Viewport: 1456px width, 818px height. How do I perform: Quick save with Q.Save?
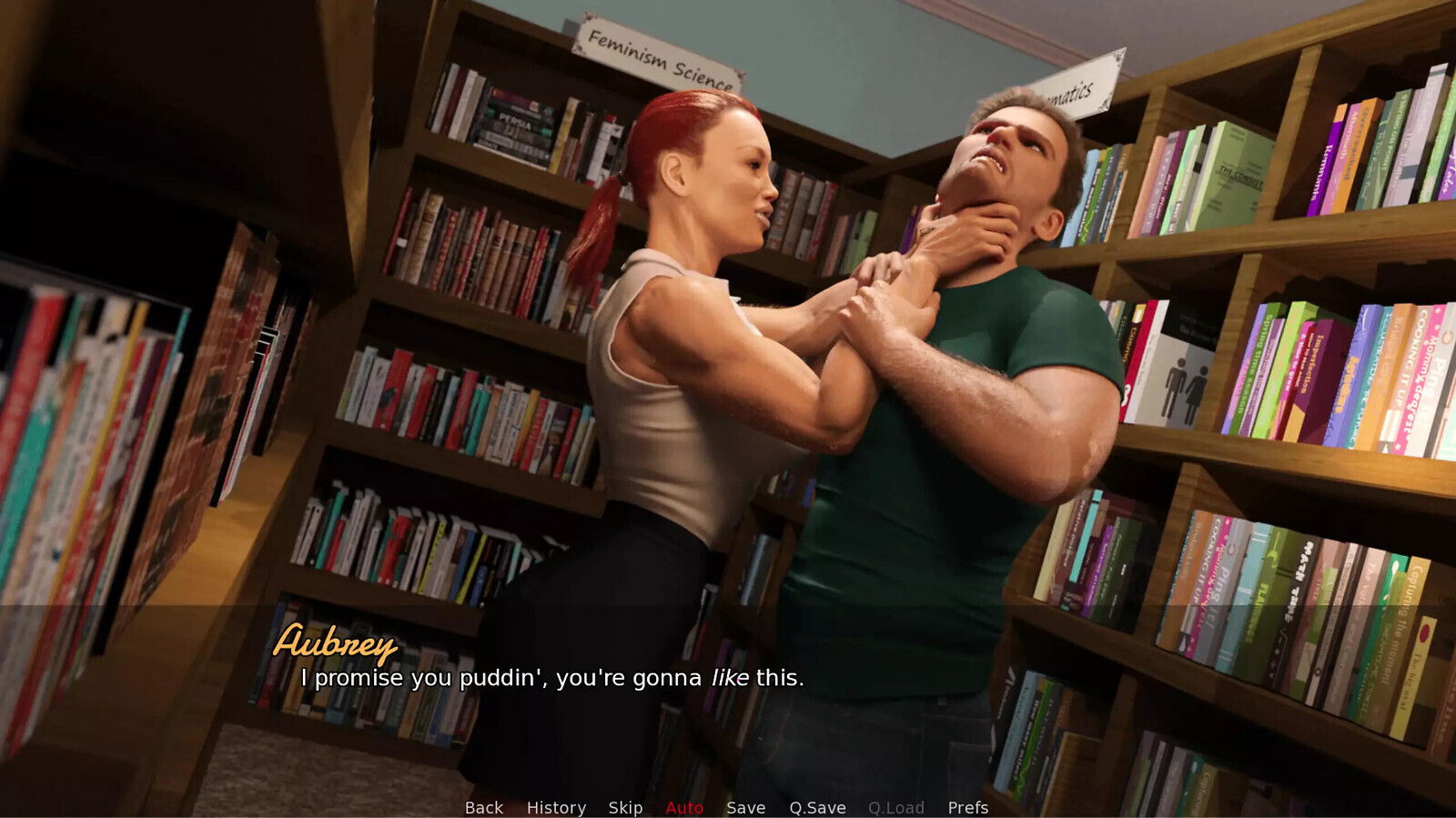[x=817, y=807]
